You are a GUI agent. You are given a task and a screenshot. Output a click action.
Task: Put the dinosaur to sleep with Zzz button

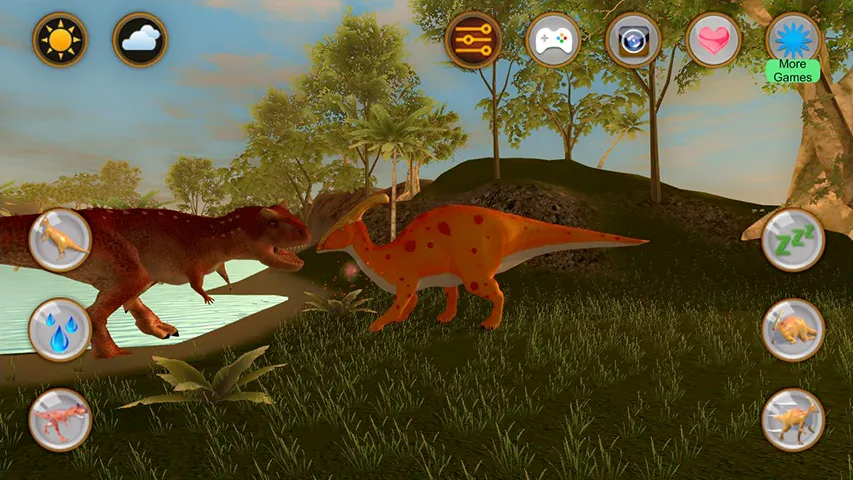pyautogui.click(x=793, y=239)
